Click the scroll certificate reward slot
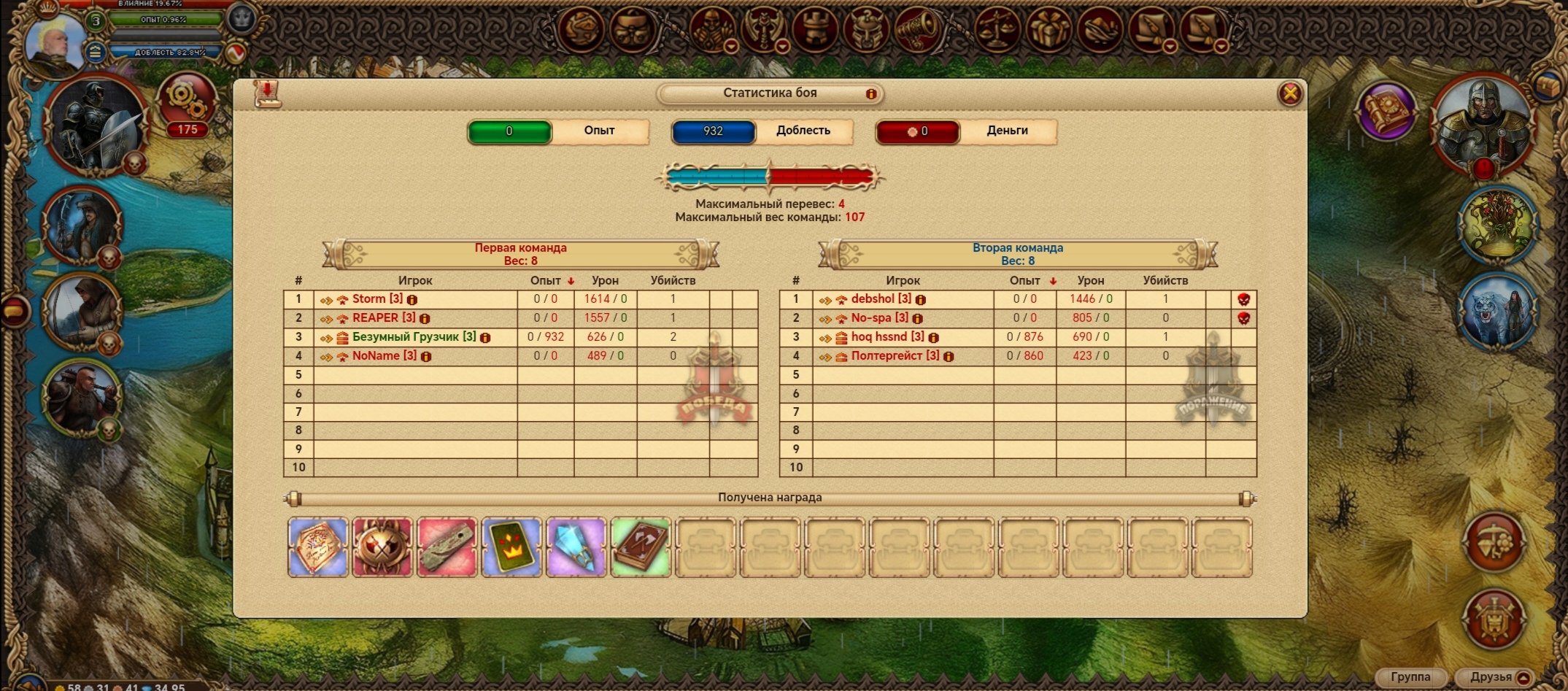1568x691 pixels. [318, 547]
